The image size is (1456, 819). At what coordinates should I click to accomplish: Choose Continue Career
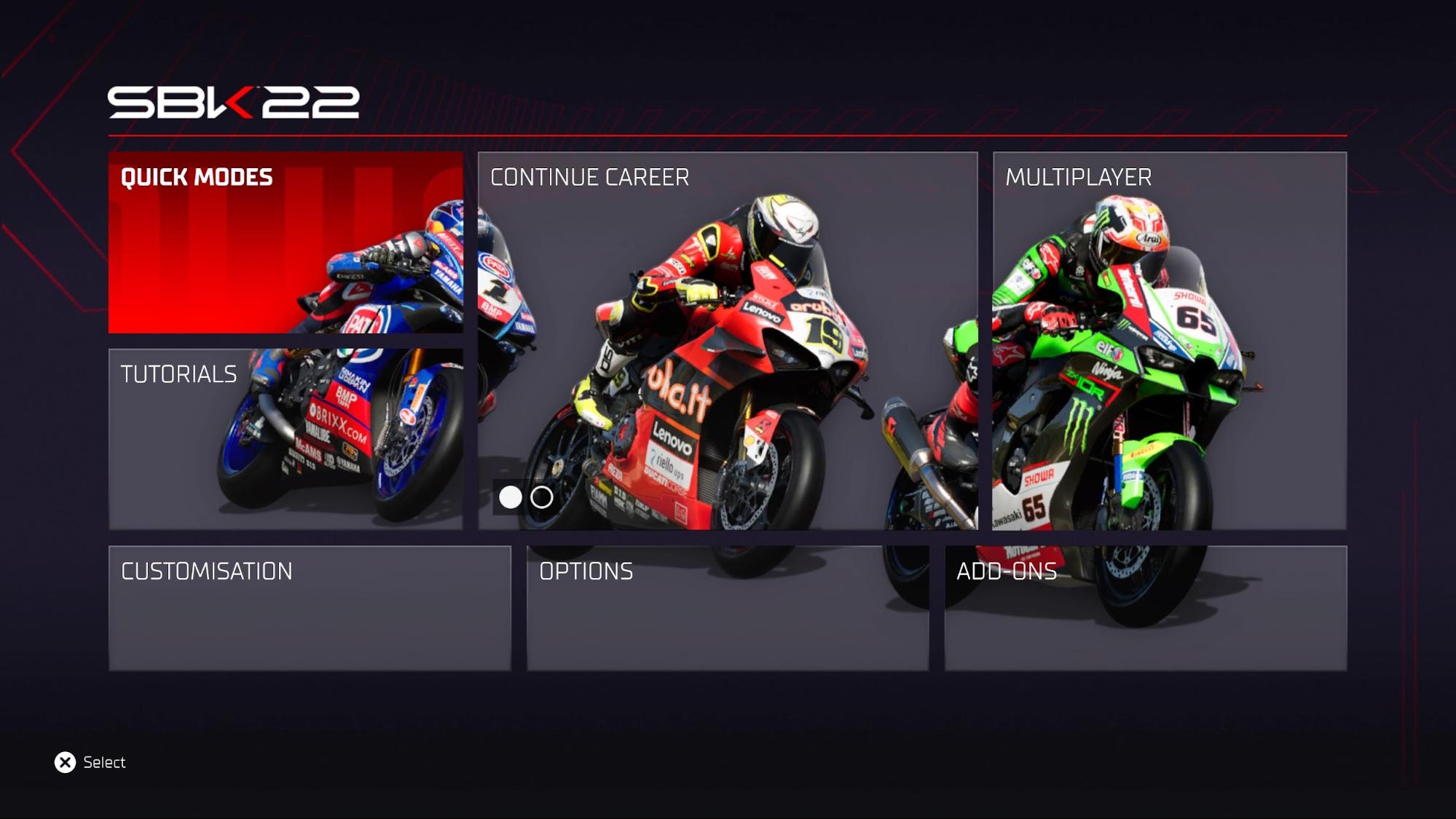727,340
